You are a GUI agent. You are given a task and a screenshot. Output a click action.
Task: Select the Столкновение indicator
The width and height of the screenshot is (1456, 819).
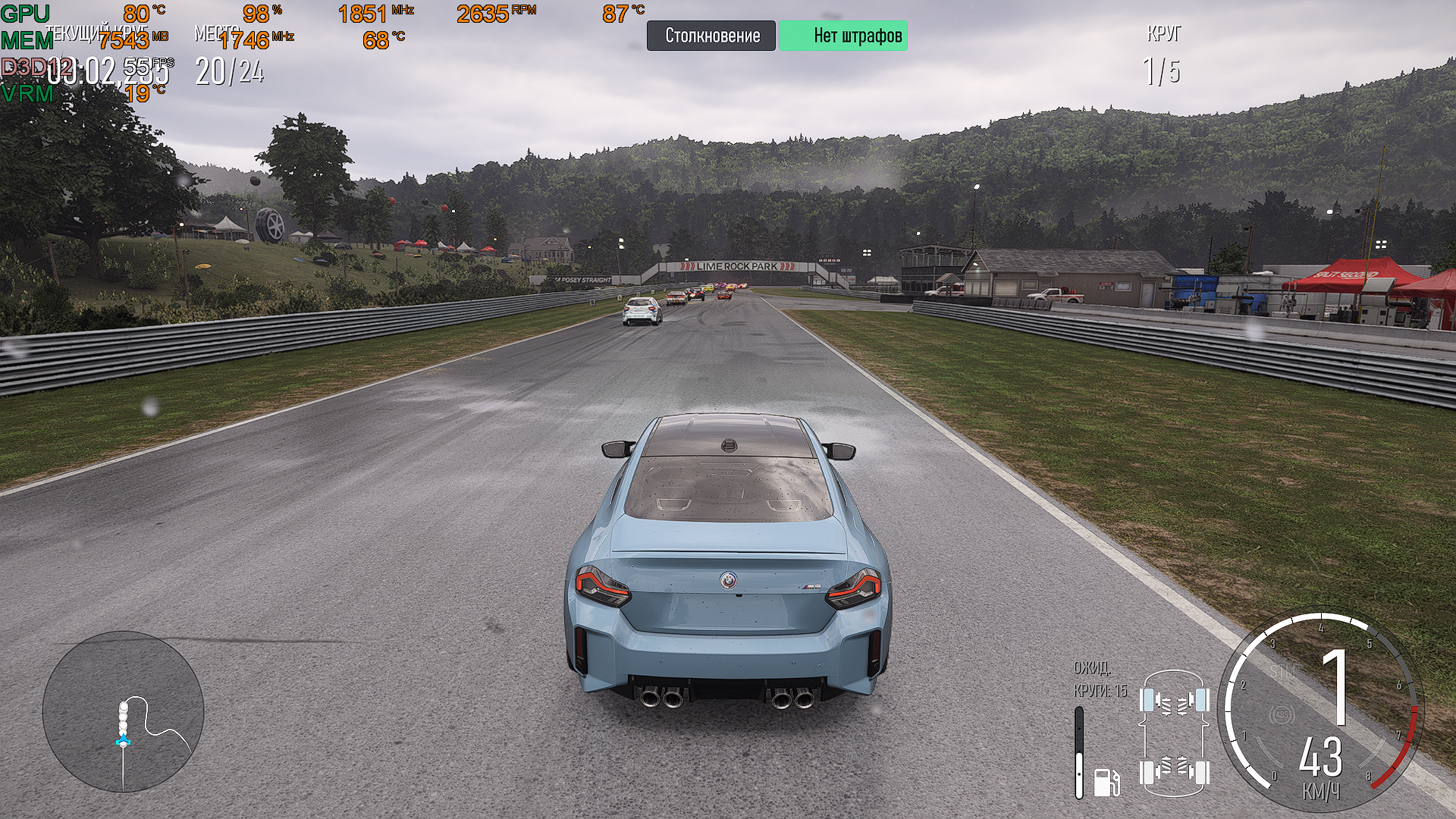[711, 36]
